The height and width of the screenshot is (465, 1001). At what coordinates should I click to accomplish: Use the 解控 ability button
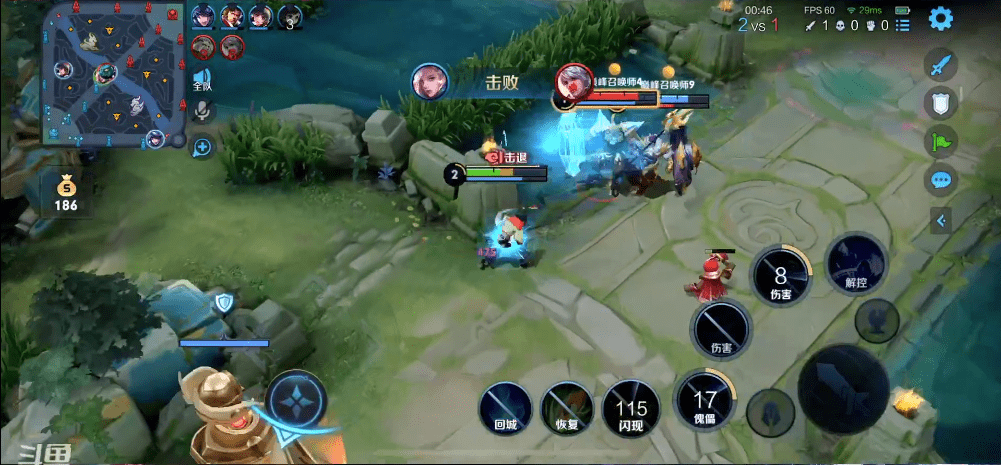pos(857,262)
